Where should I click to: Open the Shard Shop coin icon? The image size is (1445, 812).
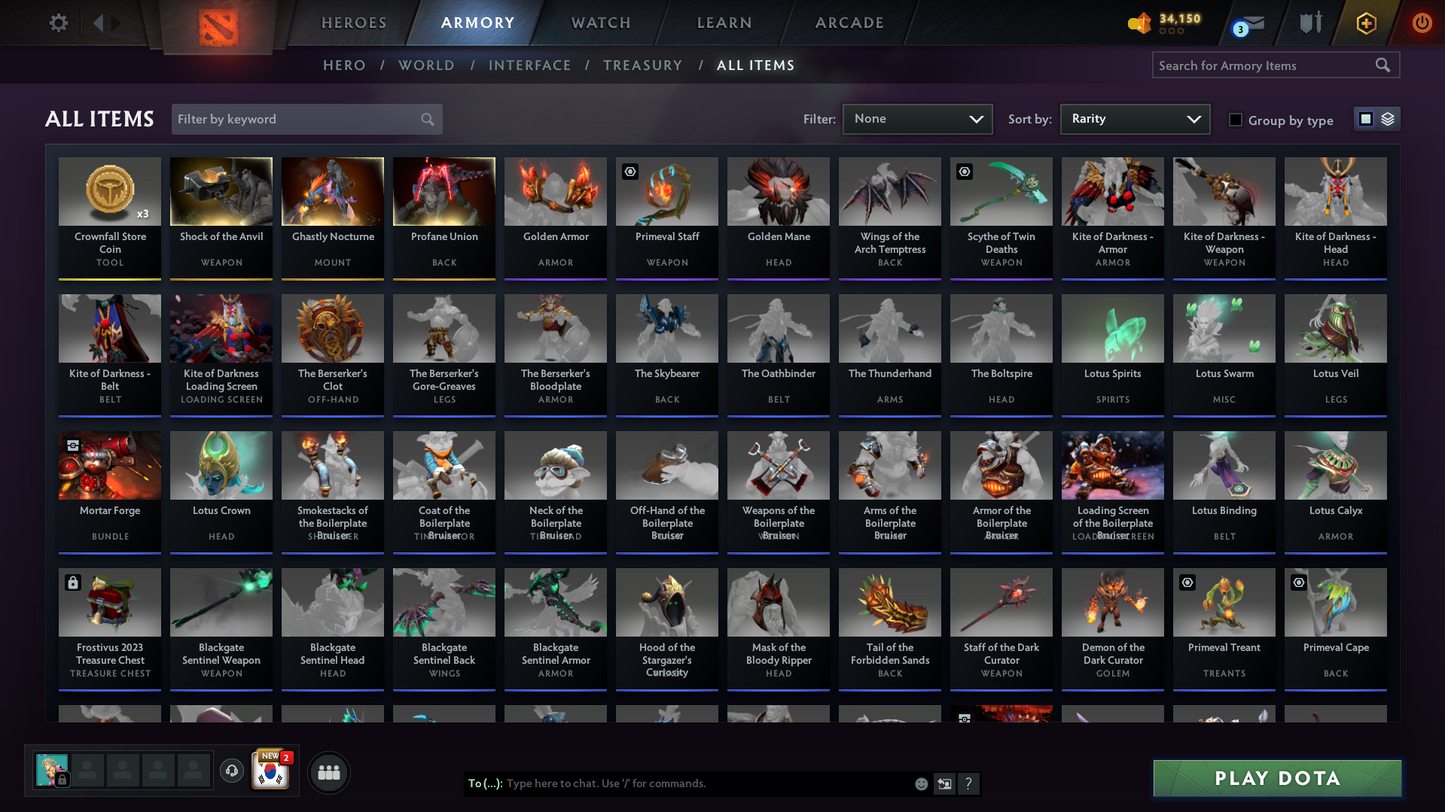click(1140, 22)
